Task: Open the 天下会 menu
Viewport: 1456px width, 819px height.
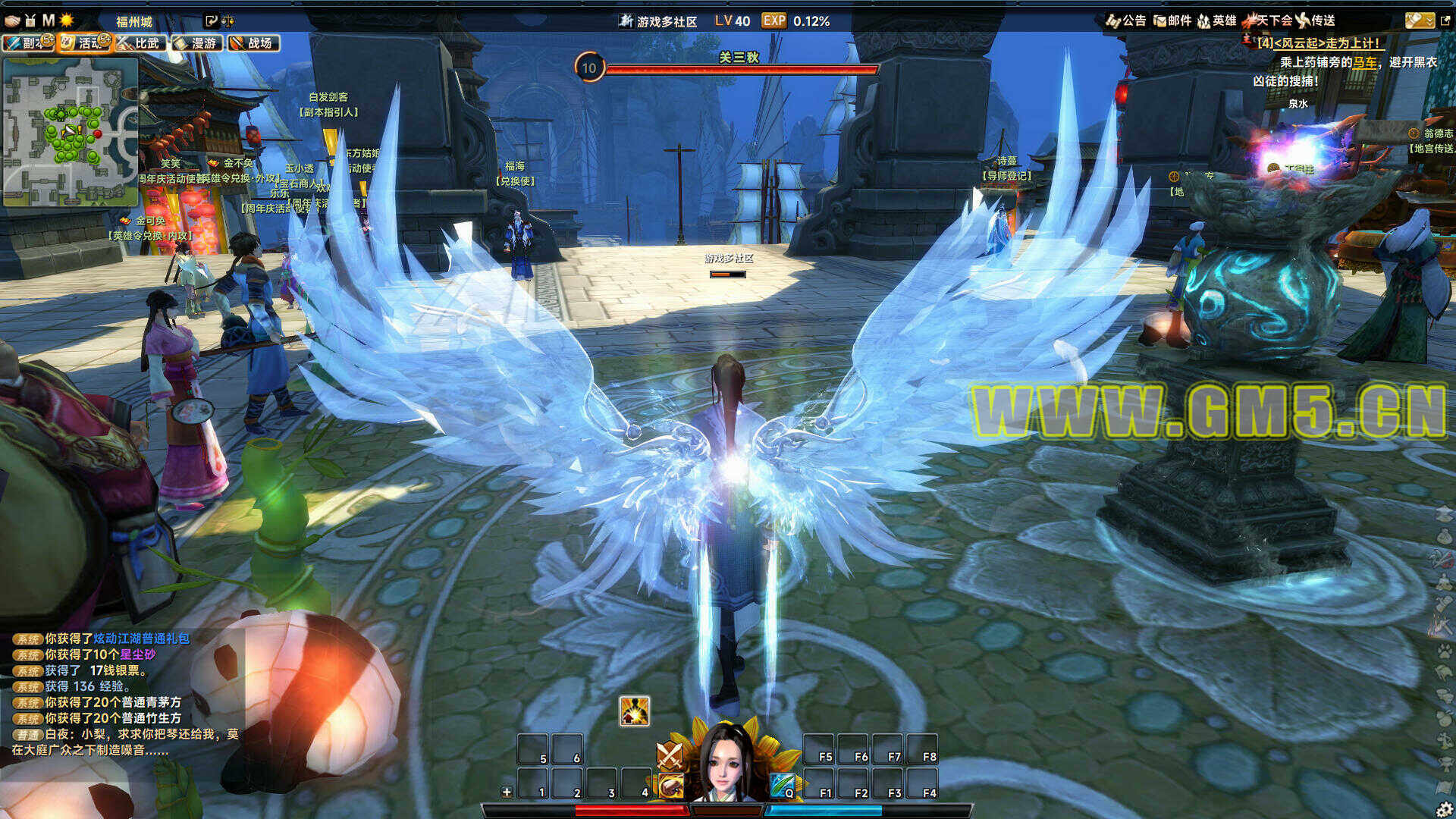Action: tap(1268, 20)
